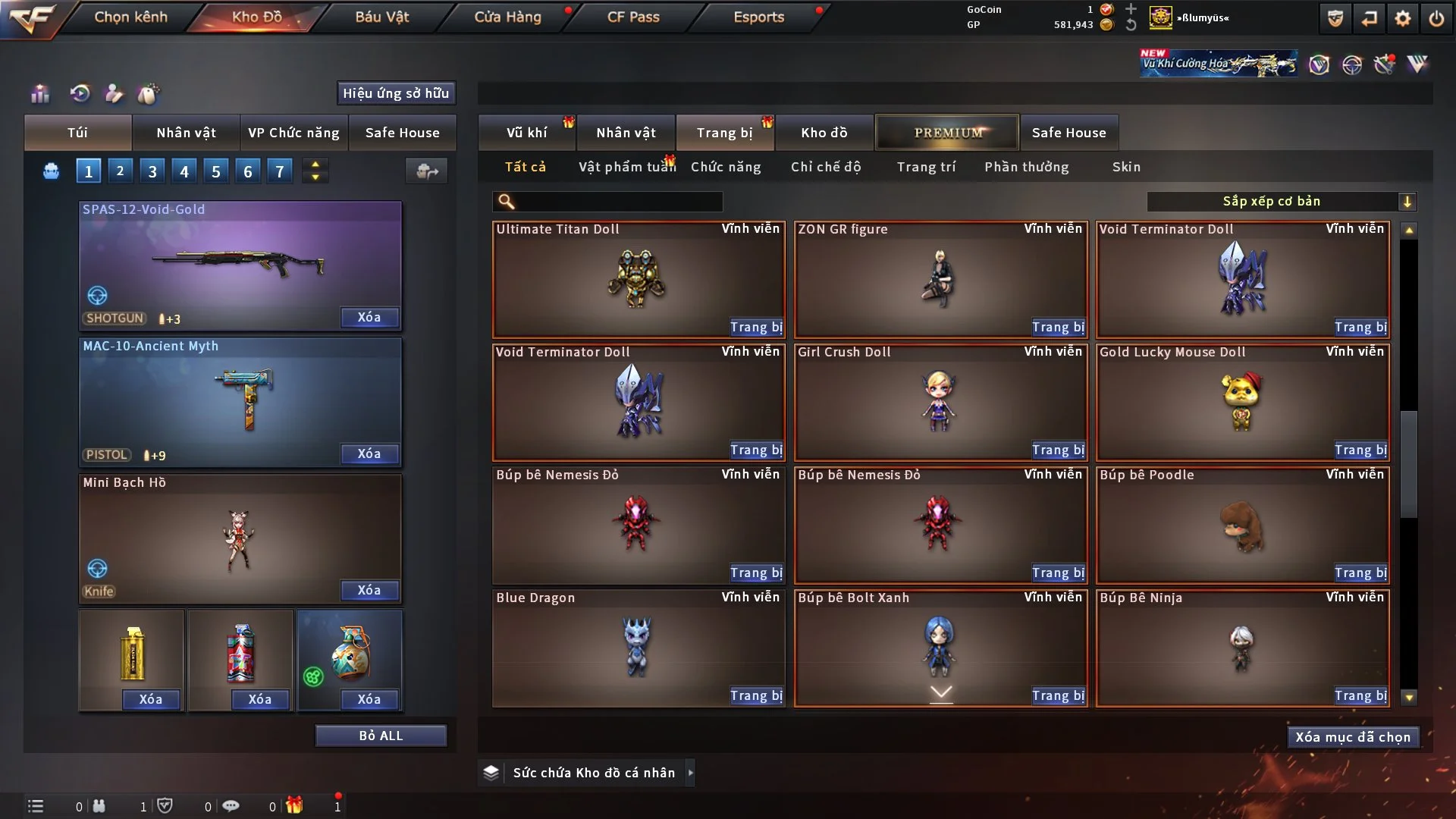This screenshot has width=1456, height=819.
Task: Show the Chức năng filter category
Action: tap(725, 167)
